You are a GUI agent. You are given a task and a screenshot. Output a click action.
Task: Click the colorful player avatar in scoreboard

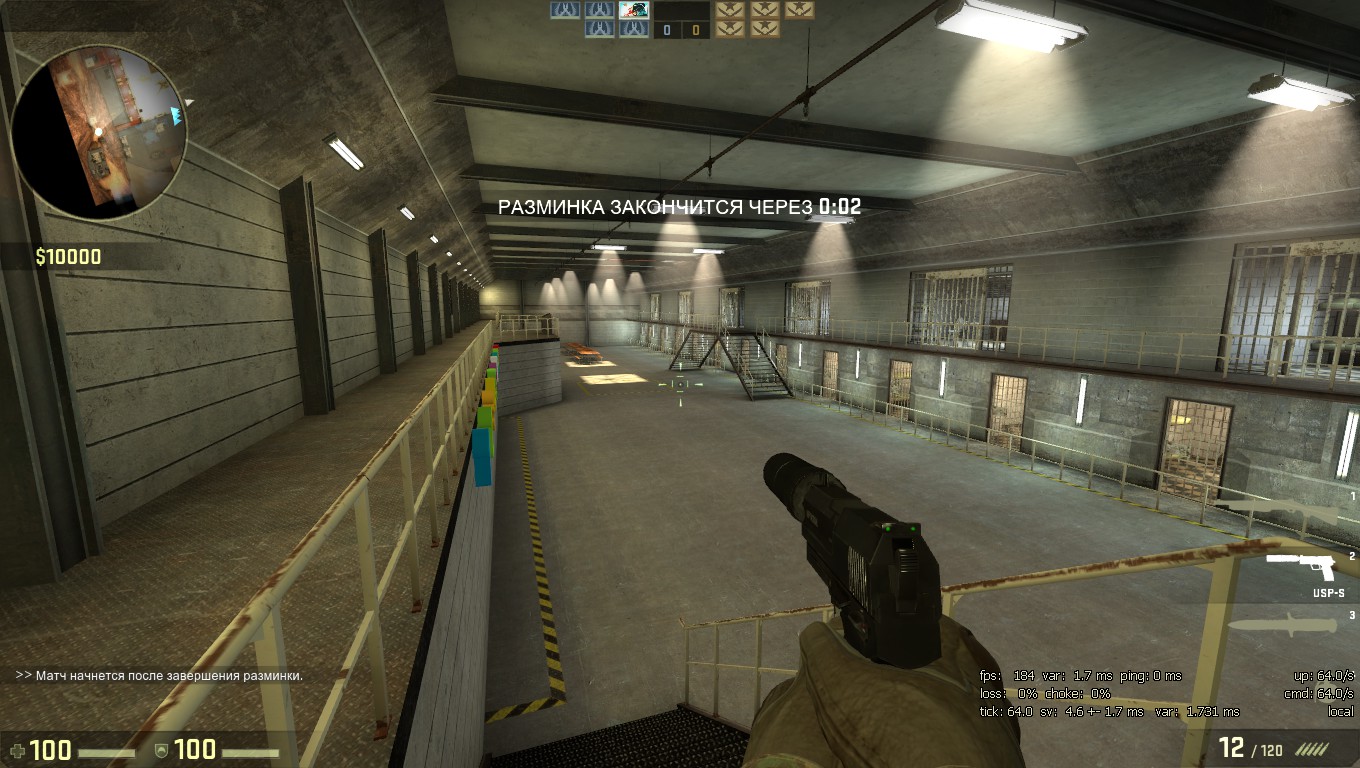[633, 10]
